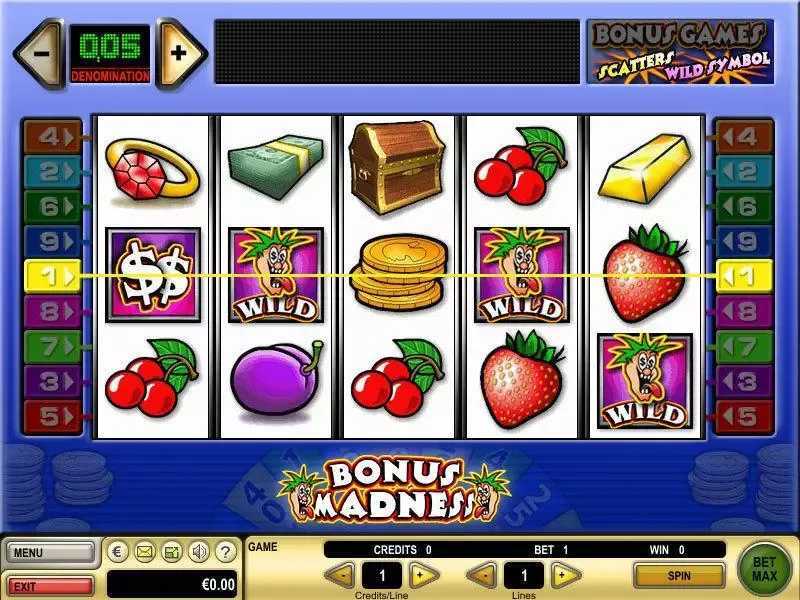Spin the reels with the SPIN button
Viewport: 800px width, 600px height.
click(x=679, y=575)
